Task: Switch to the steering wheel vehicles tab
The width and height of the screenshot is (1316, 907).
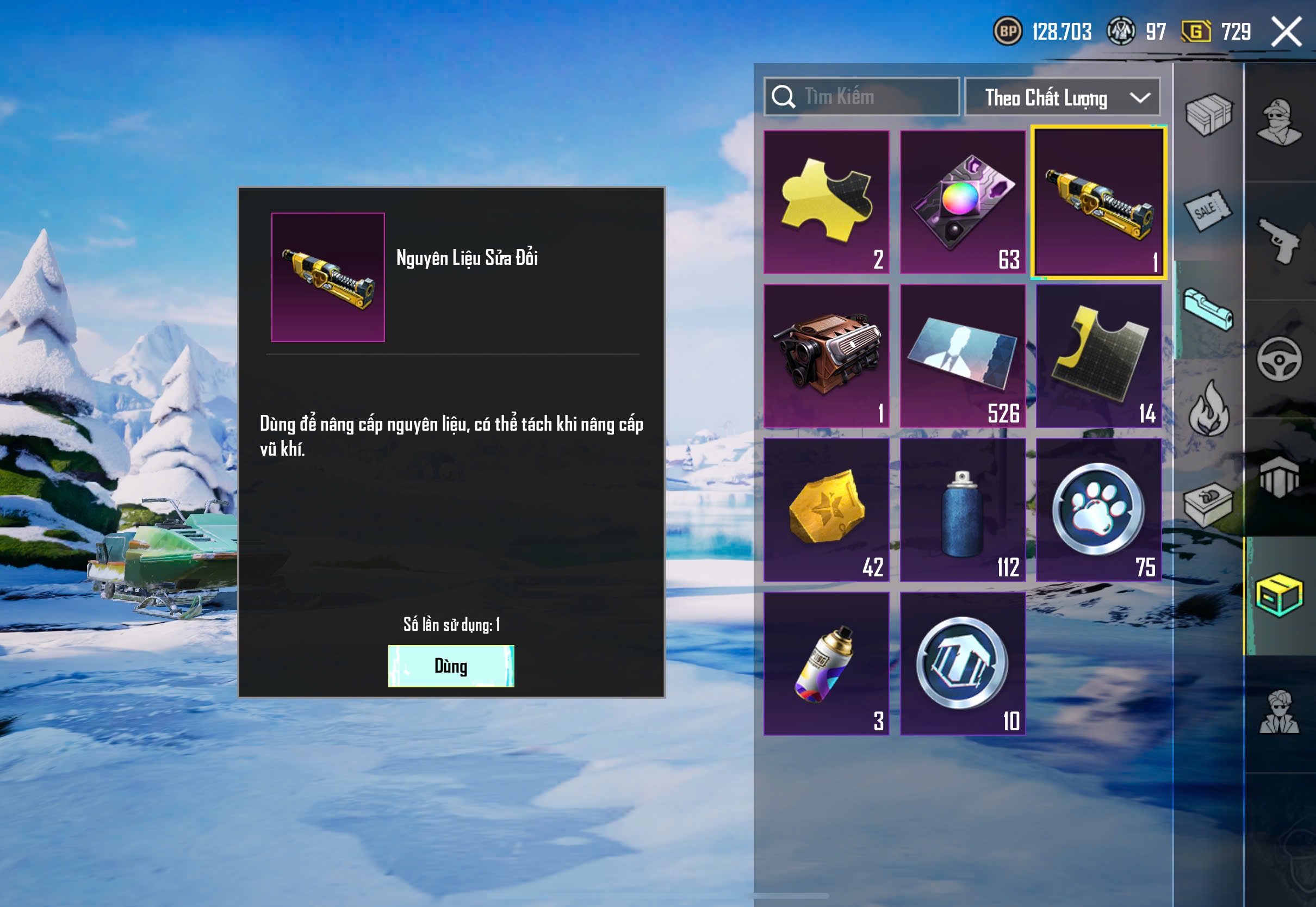Action: [1278, 359]
